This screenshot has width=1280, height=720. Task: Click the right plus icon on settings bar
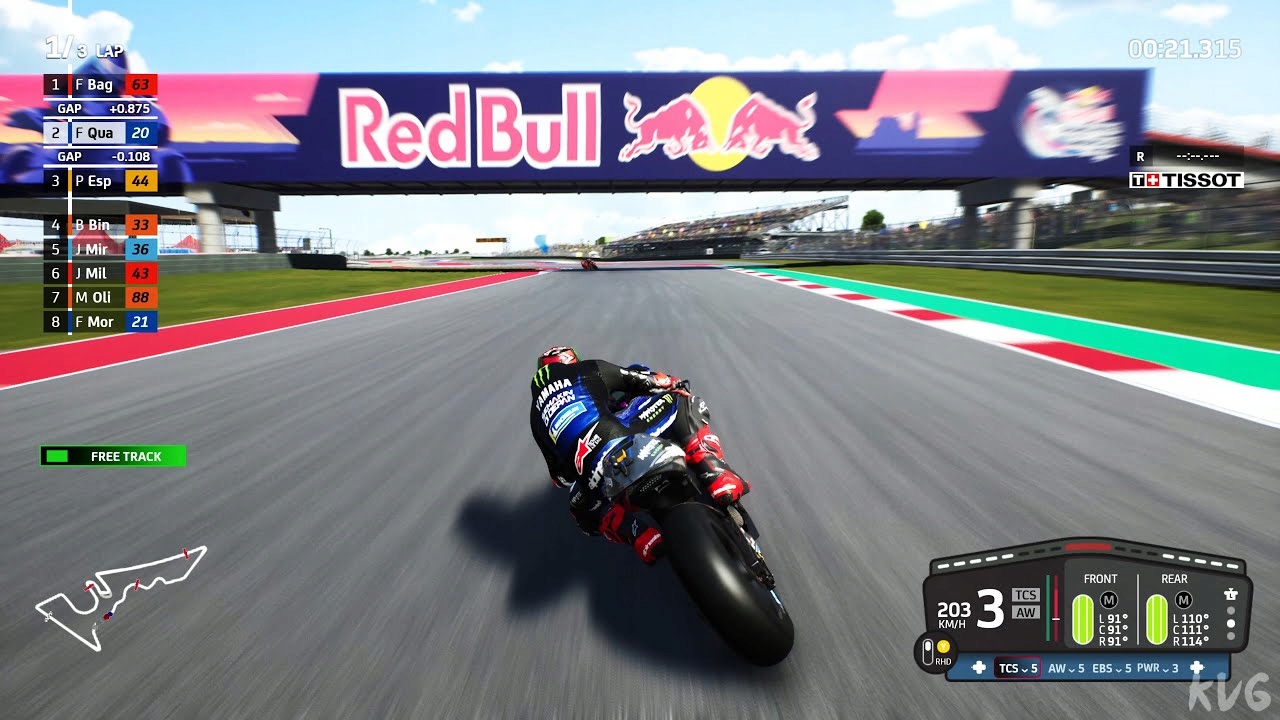pos(1198,667)
